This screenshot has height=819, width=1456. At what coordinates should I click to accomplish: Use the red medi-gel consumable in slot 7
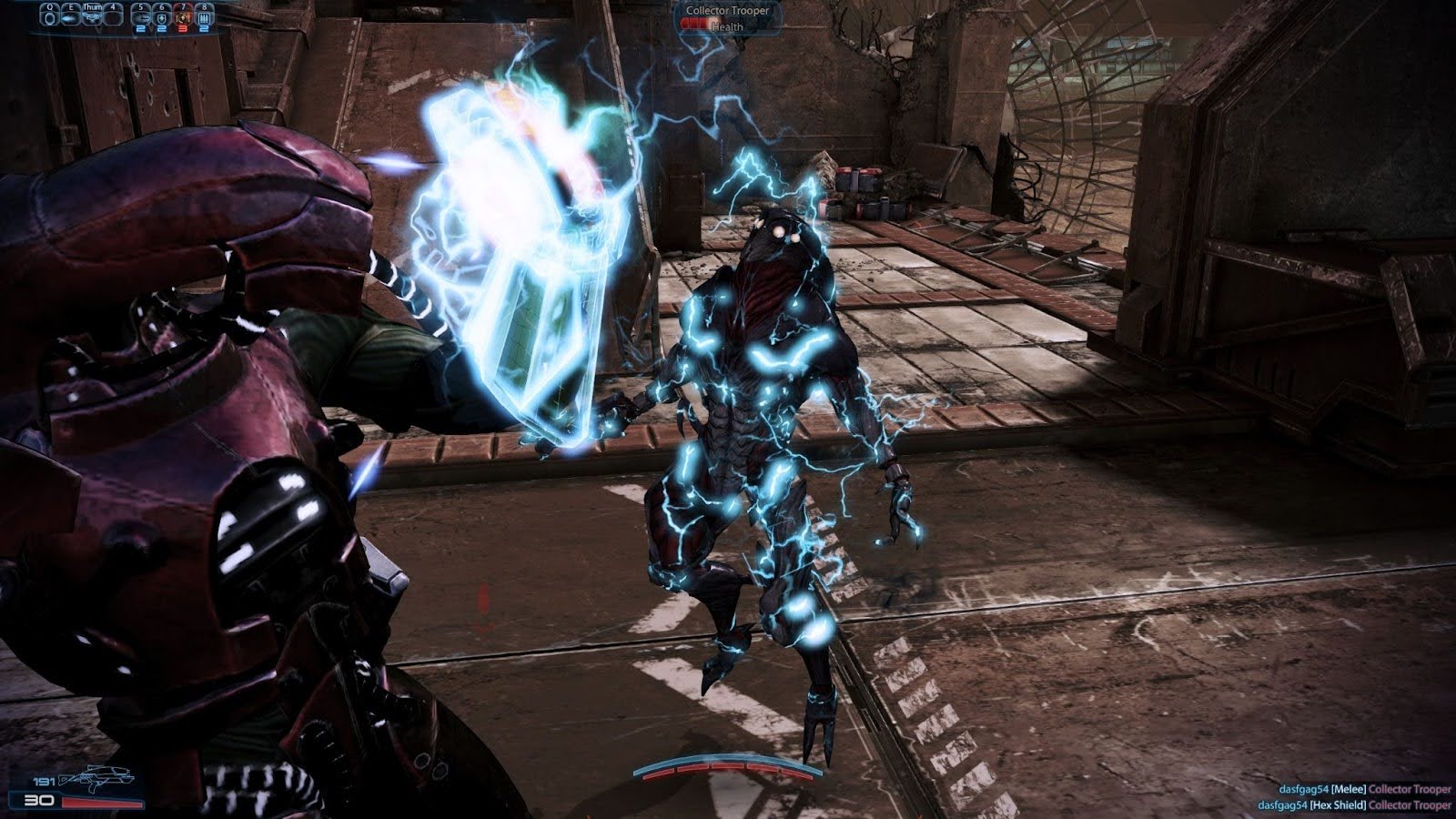182,17
